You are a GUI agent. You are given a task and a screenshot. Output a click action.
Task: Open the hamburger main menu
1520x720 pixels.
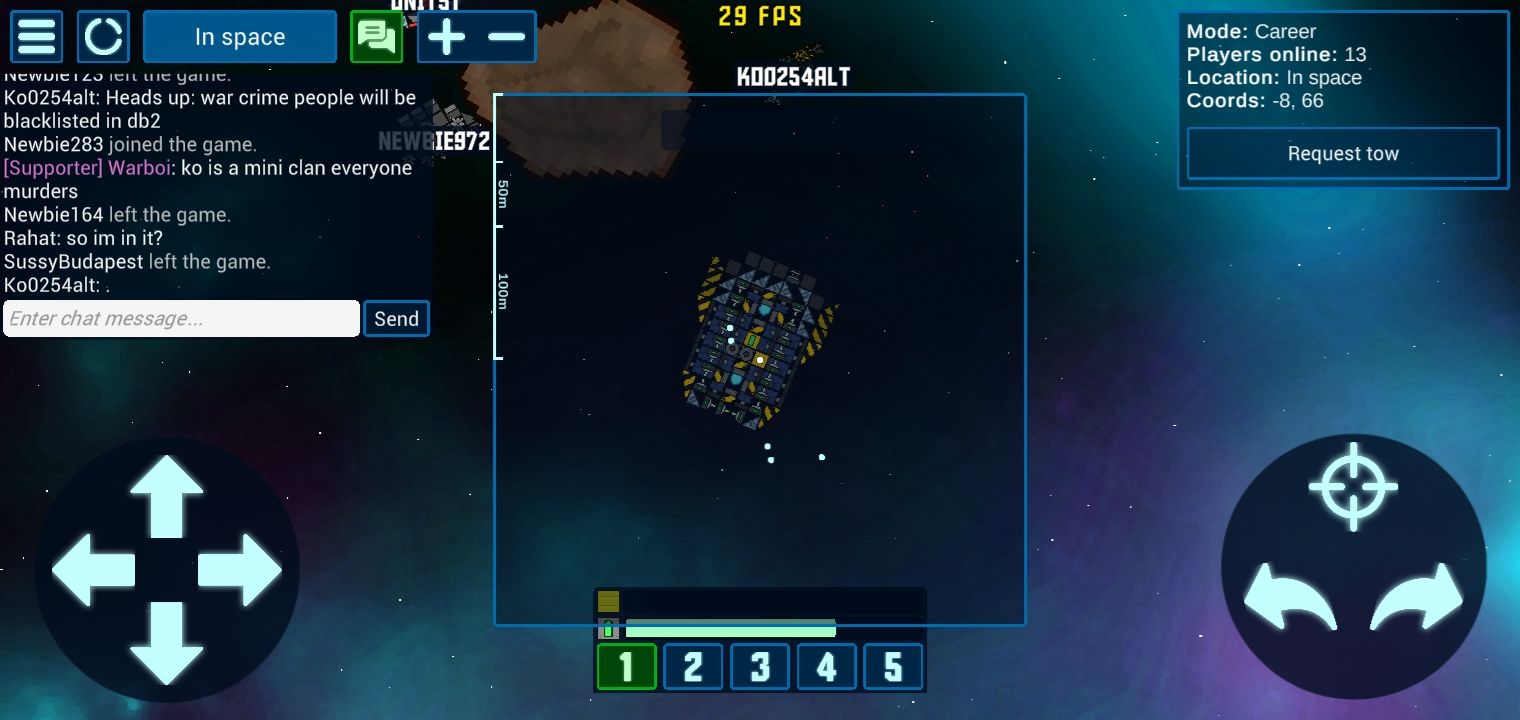[37, 37]
